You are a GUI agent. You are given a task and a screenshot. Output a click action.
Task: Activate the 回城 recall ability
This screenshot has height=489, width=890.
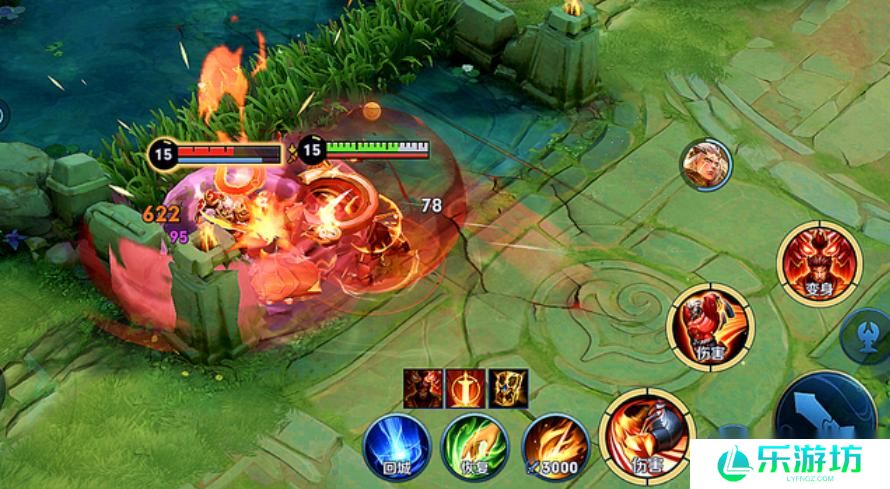click(396, 445)
